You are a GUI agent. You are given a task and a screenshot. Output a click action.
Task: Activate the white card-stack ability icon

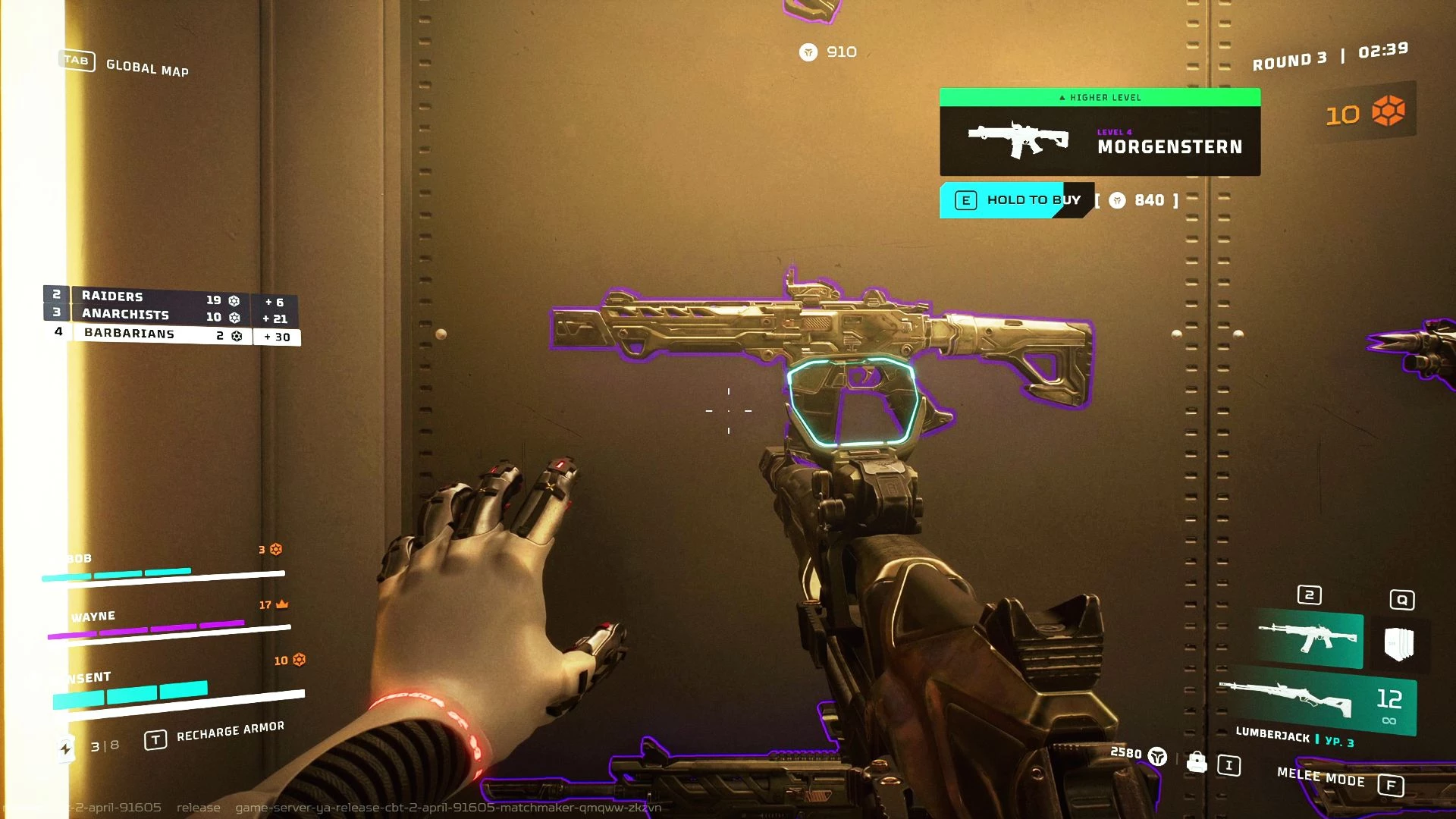tap(1399, 644)
